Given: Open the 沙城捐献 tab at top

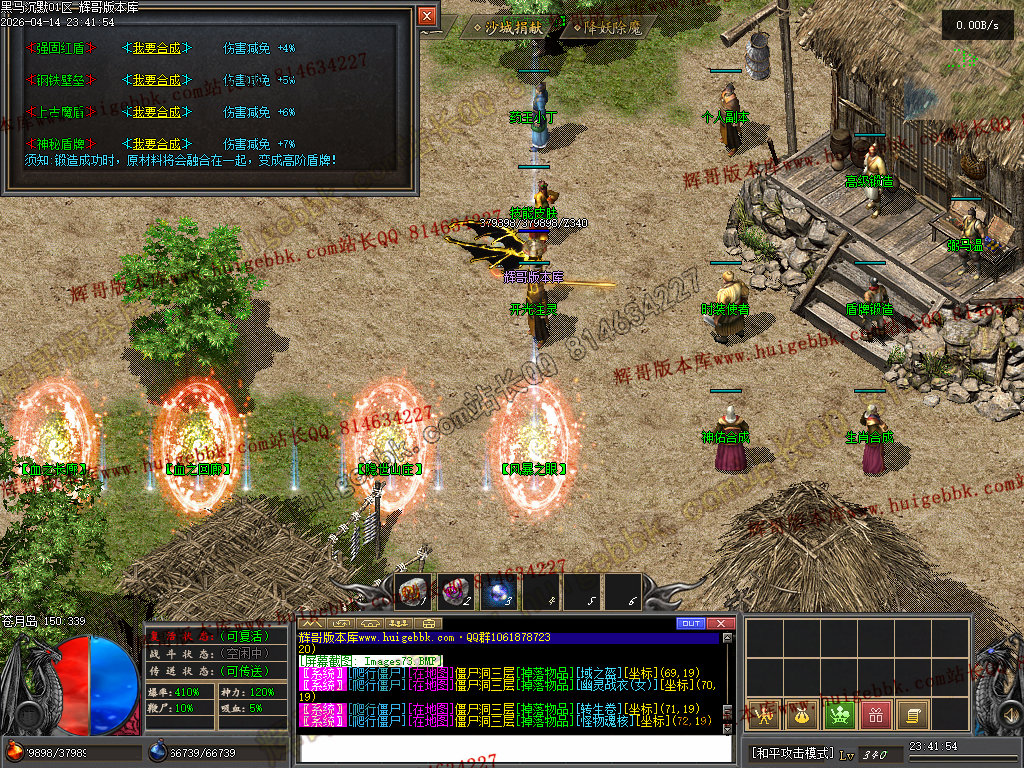Looking at the screenshot, I should click(x=507, y=28).
